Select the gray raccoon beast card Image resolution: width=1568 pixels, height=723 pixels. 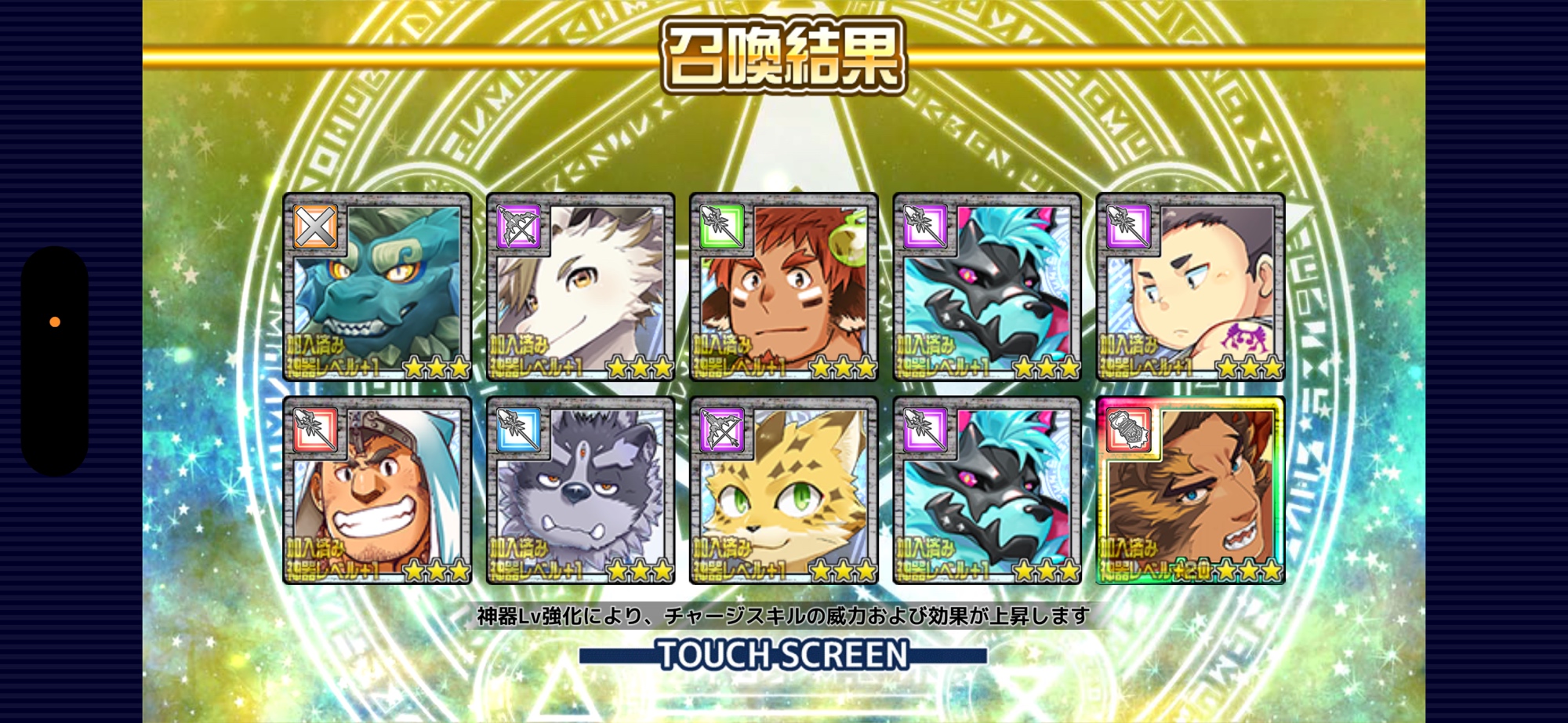coord(580,491)
